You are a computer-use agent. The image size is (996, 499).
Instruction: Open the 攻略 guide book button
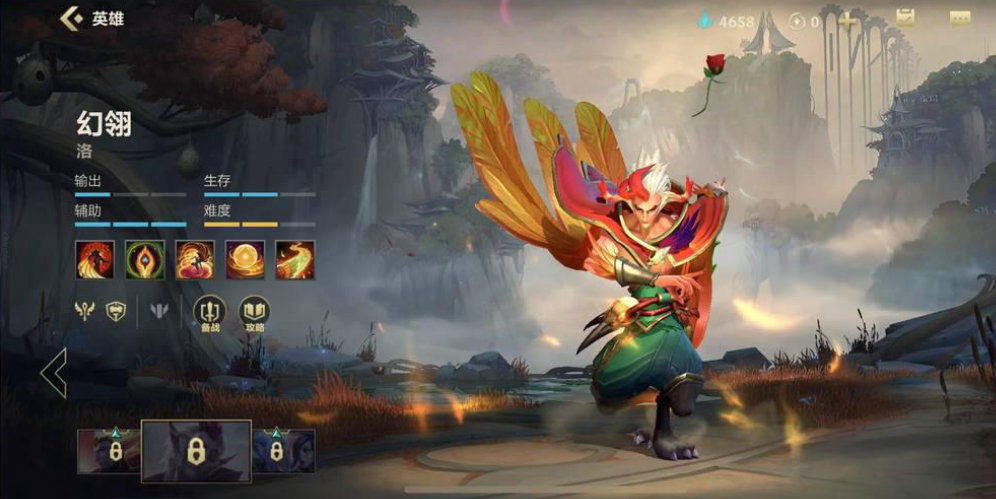point(253,311)
